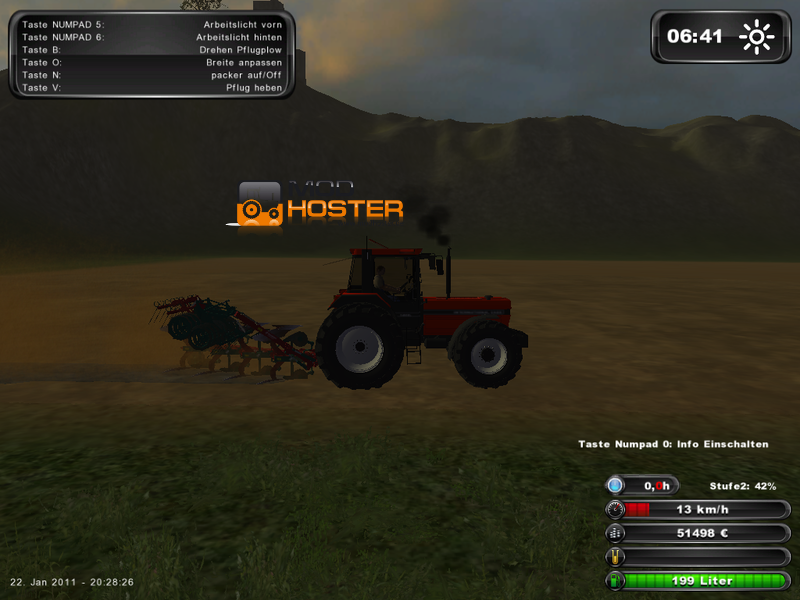
Task: Select the green fuel pump icon
Action: pos(615,581)
